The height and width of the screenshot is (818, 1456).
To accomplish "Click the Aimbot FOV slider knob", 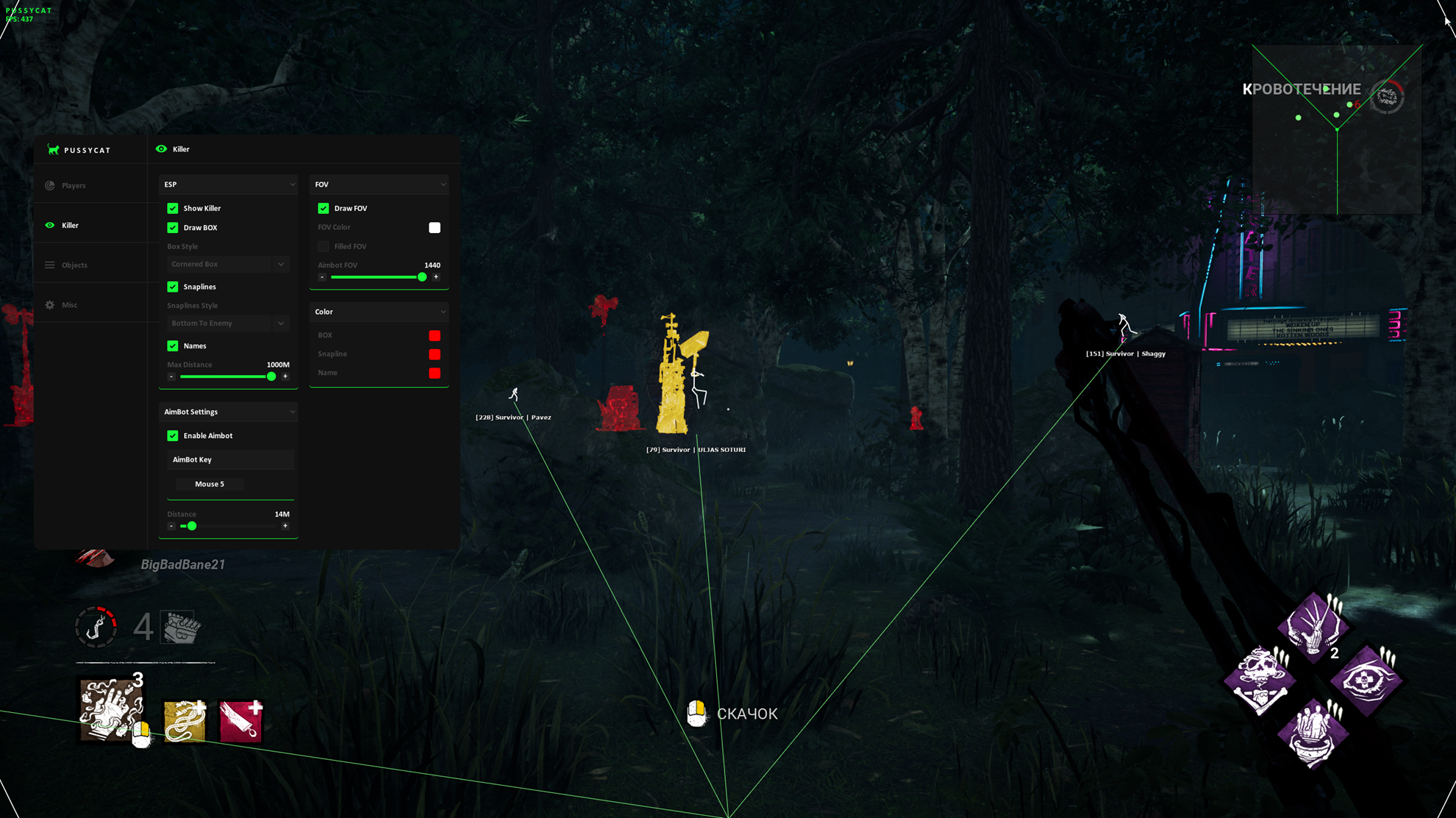I will [x=422, y=277].
